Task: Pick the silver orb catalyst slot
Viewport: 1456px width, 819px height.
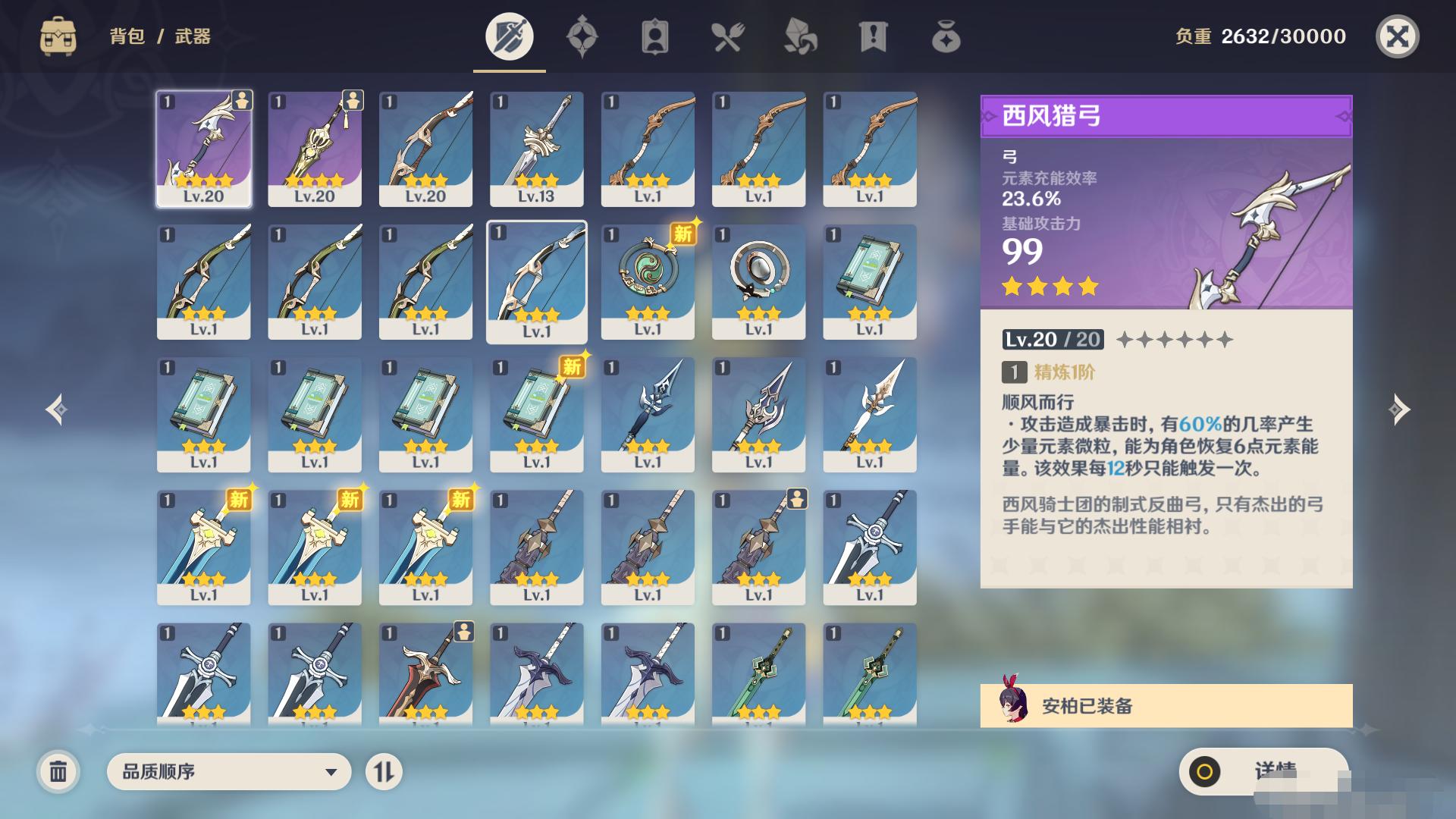Action: (x=758, y=281)
